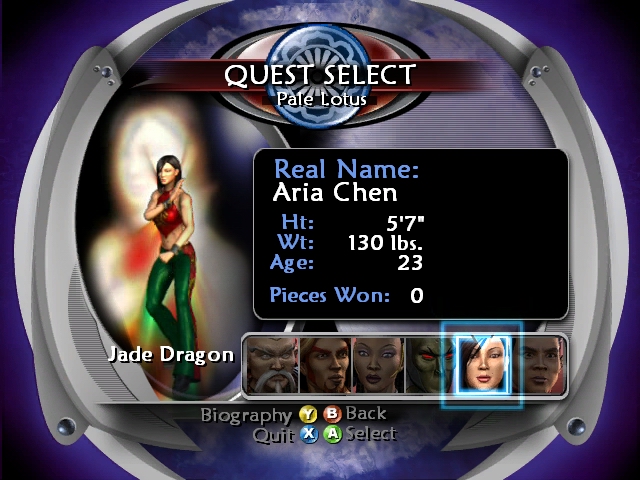640x480 pixels.
Task: Choose the highlighted Jade Dragon woman portrait
Action: point(481,364)
